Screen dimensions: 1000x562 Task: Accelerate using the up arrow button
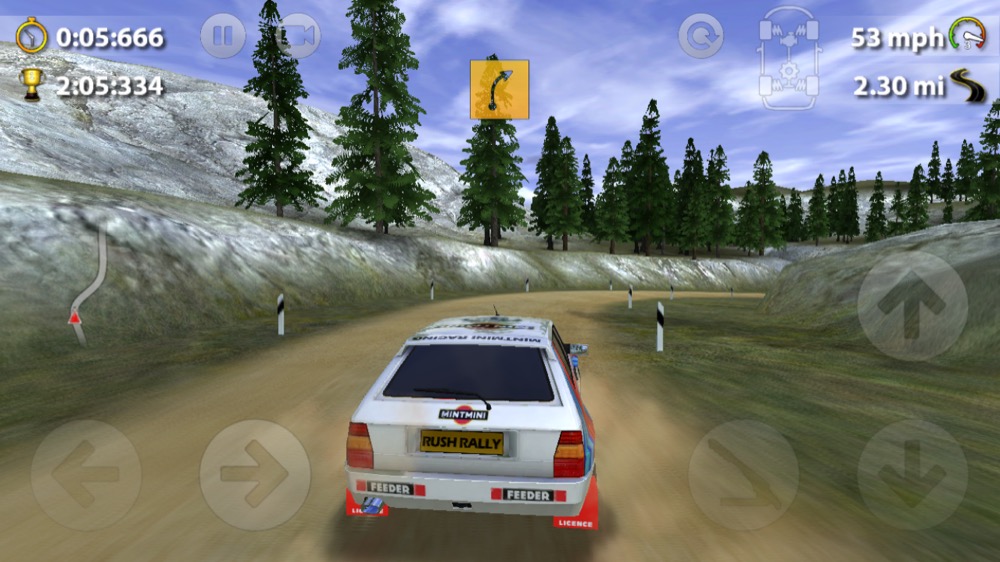point(912,305)
